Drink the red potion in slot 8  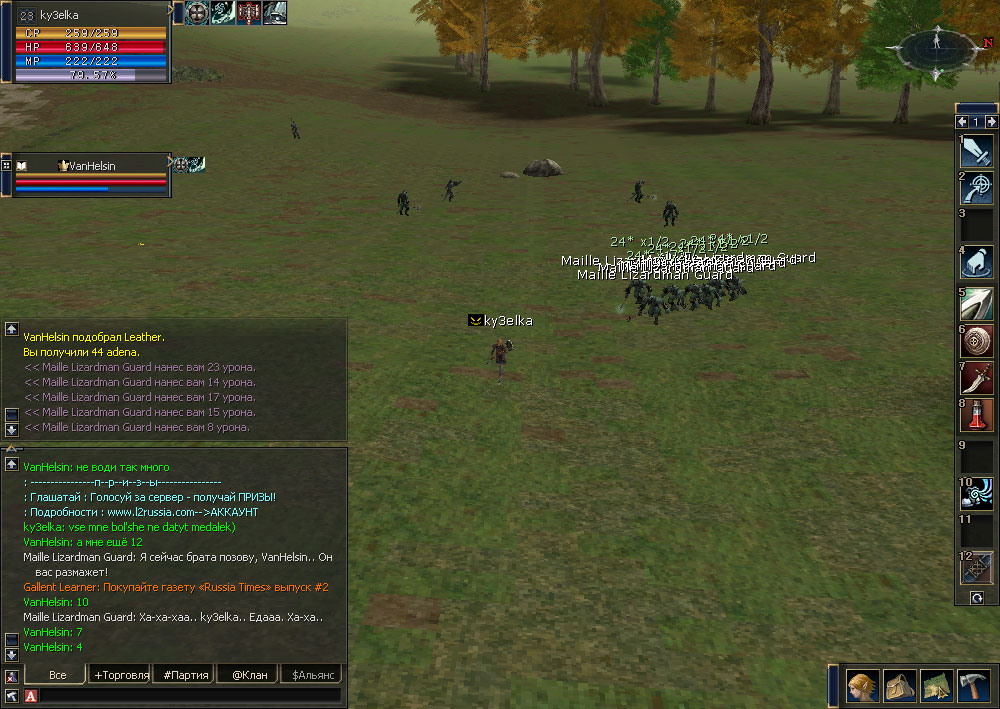pos(976,415)
